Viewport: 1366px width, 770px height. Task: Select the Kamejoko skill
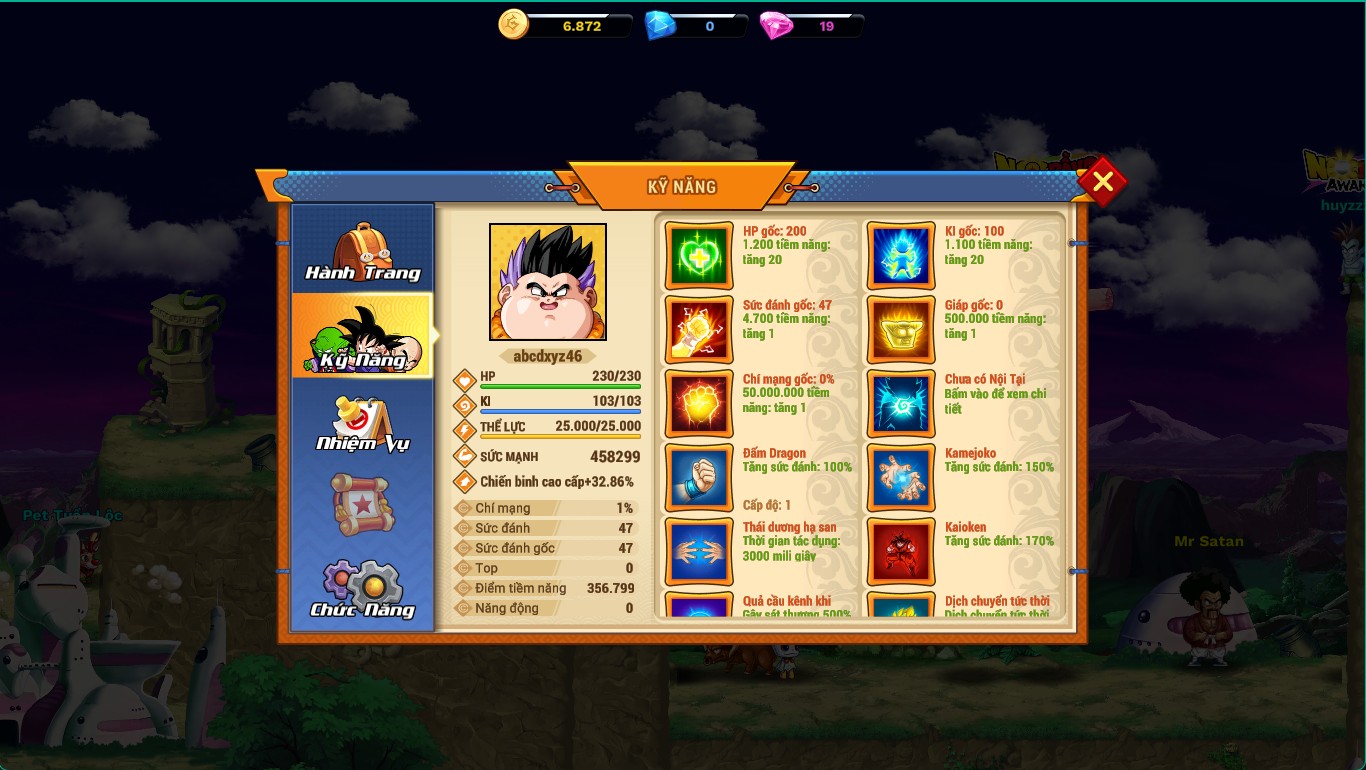[901, 478]
